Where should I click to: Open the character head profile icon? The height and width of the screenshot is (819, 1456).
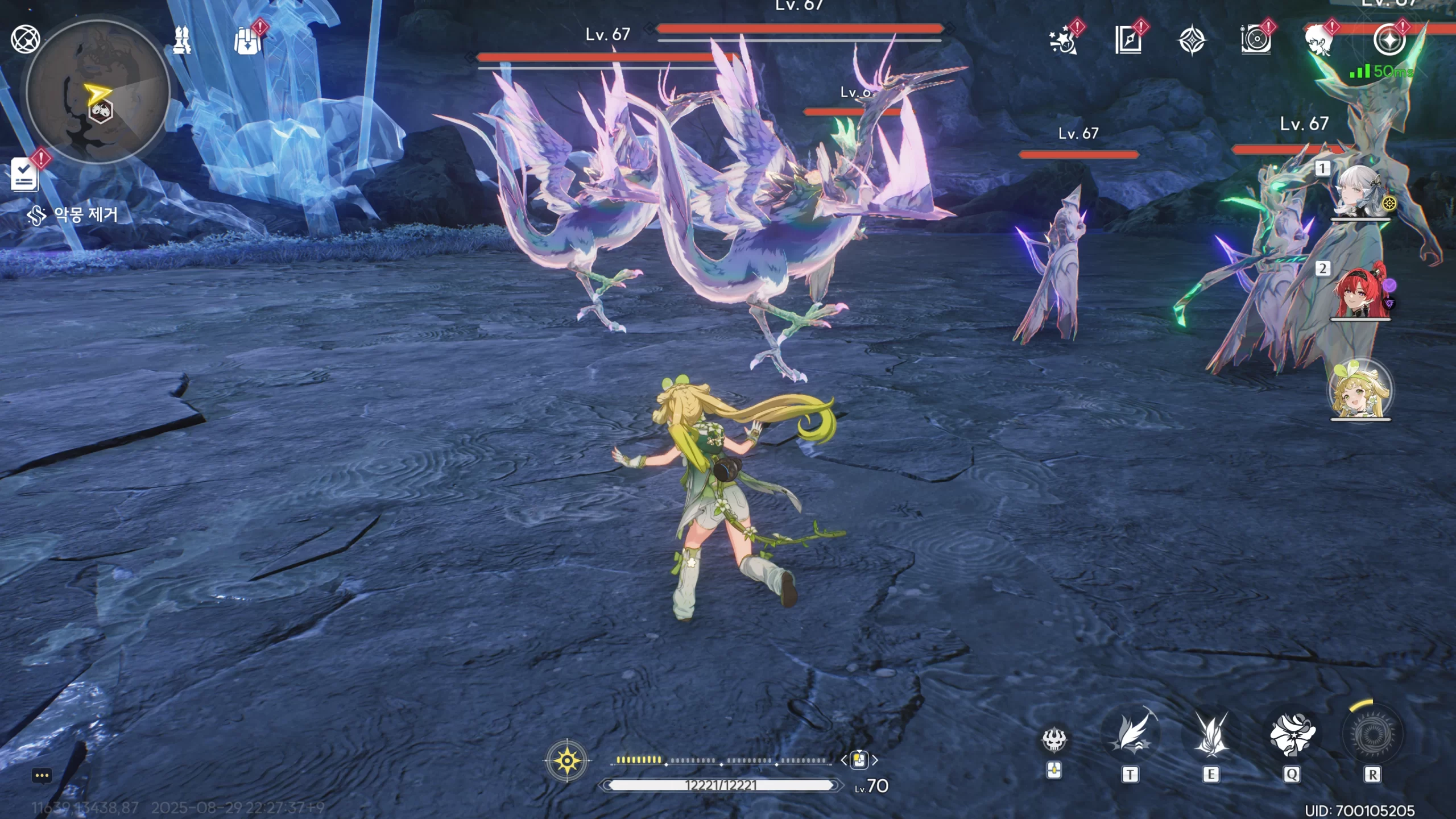1319,41
